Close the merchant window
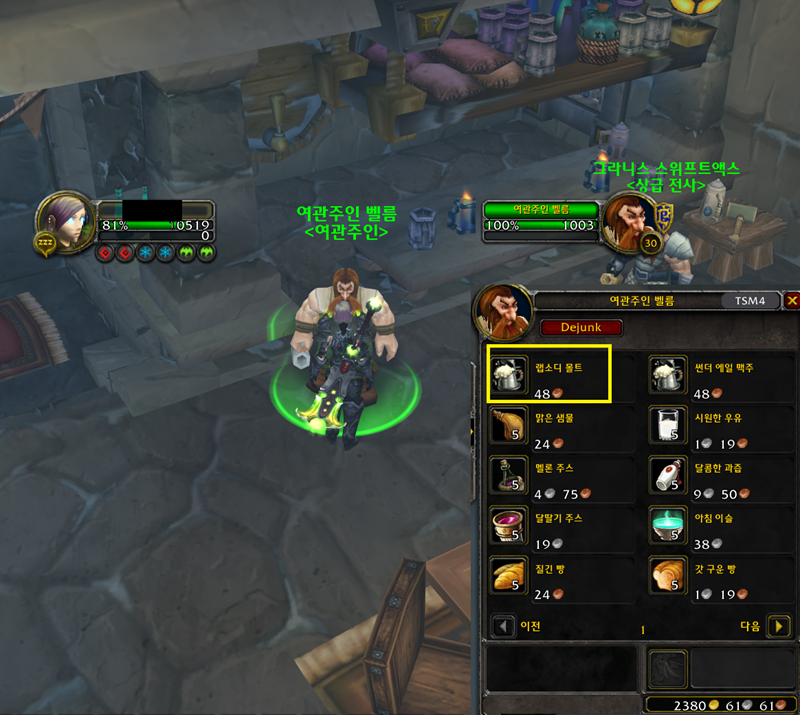 [x=792, y=300]
